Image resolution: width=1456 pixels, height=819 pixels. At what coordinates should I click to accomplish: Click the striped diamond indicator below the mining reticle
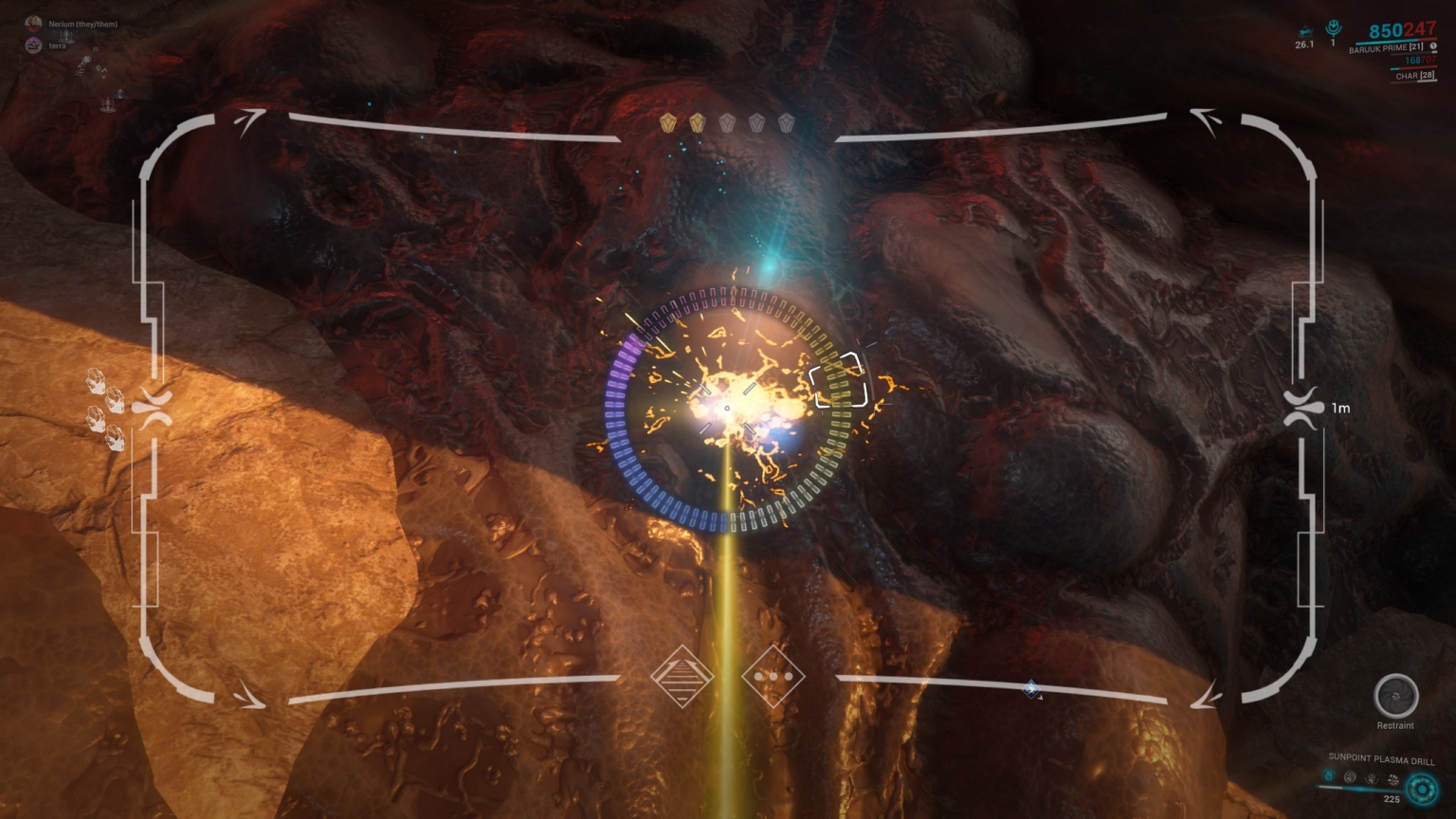pyautogui.click(x=684, y=677)
